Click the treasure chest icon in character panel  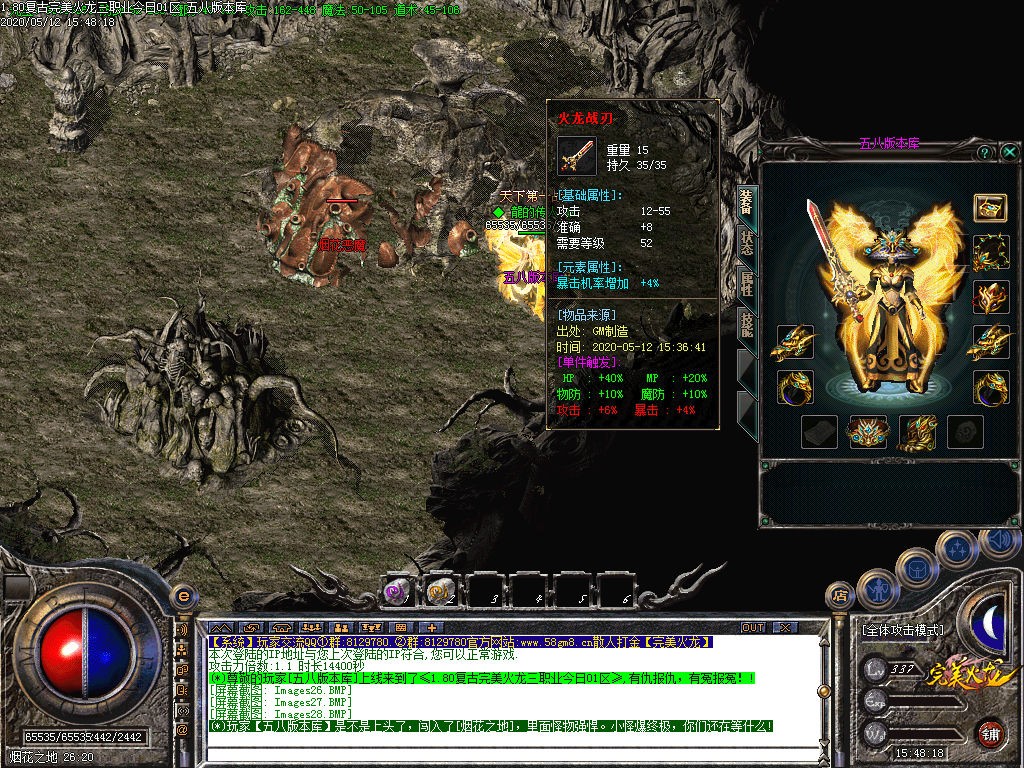point(990,208)
